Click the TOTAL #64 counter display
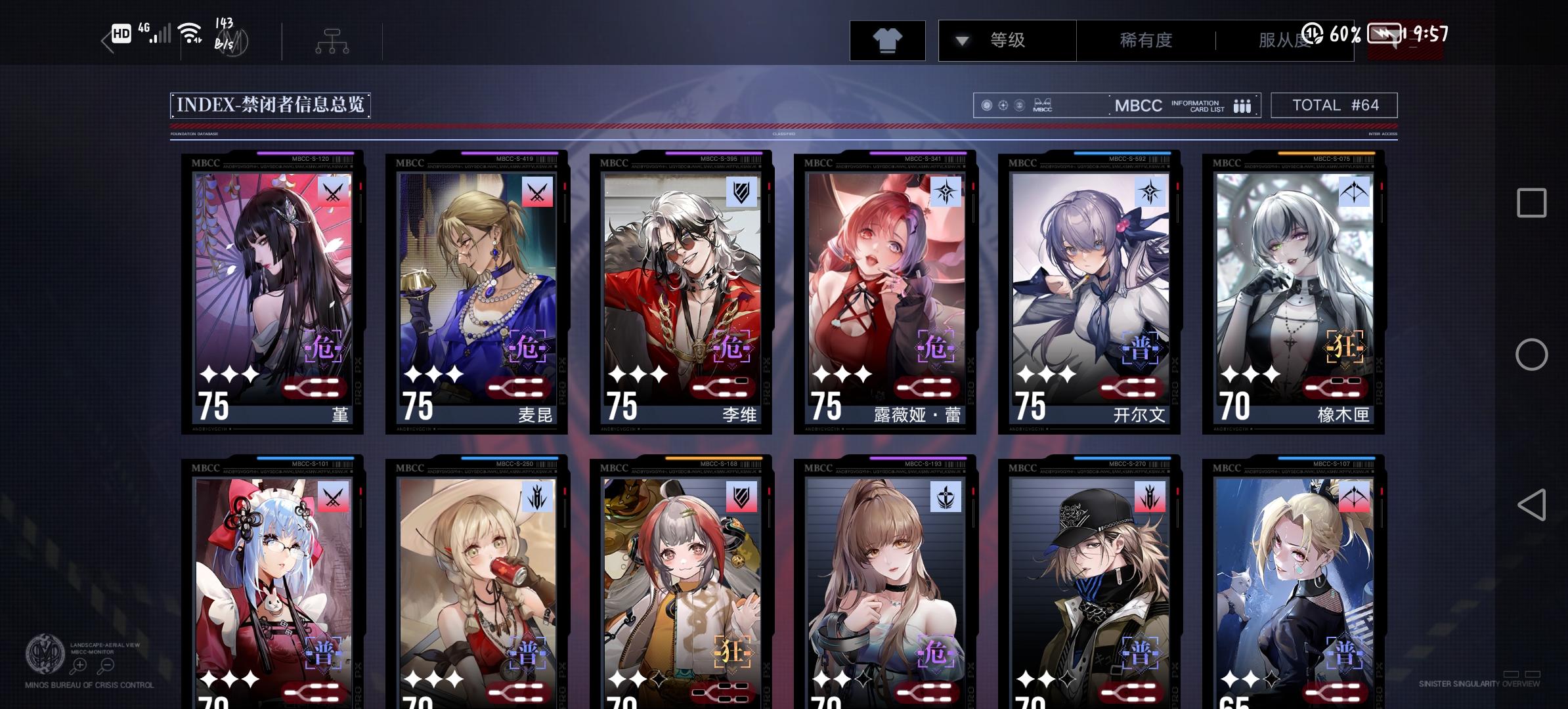1568x709 pixels. click(x=1334, y=105)
